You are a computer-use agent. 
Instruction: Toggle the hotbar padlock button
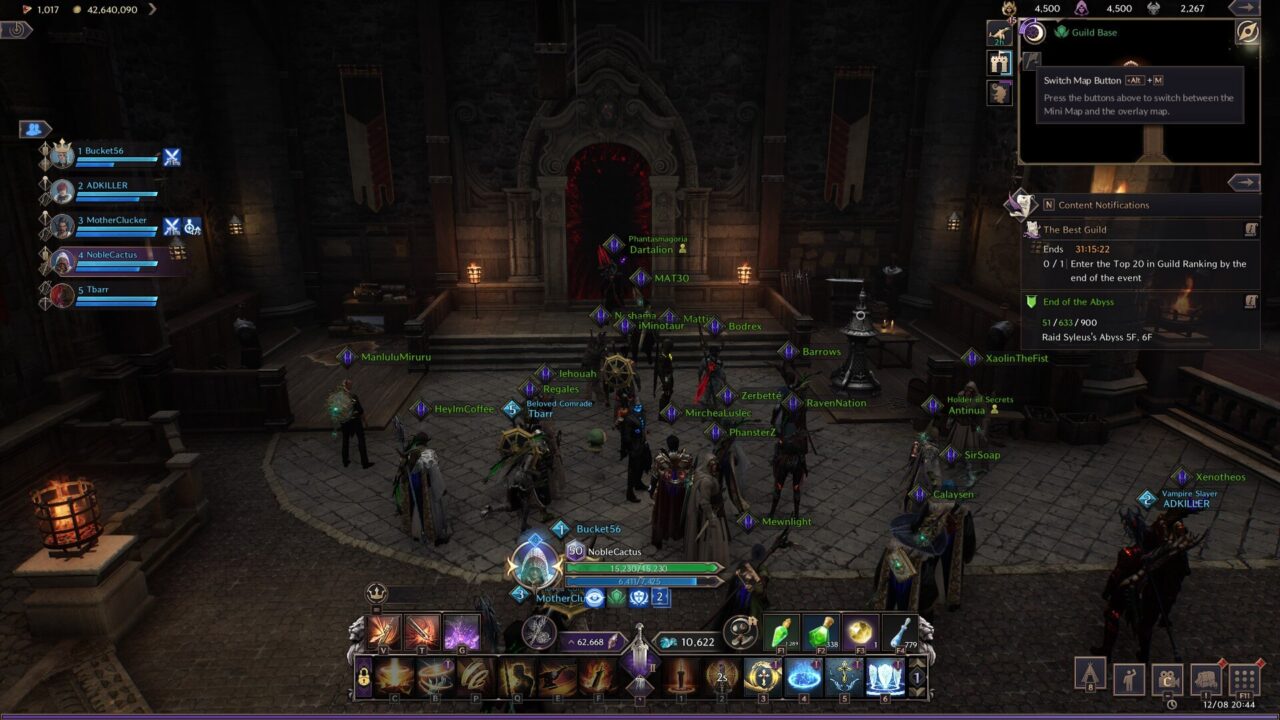(x=364, y=678)
